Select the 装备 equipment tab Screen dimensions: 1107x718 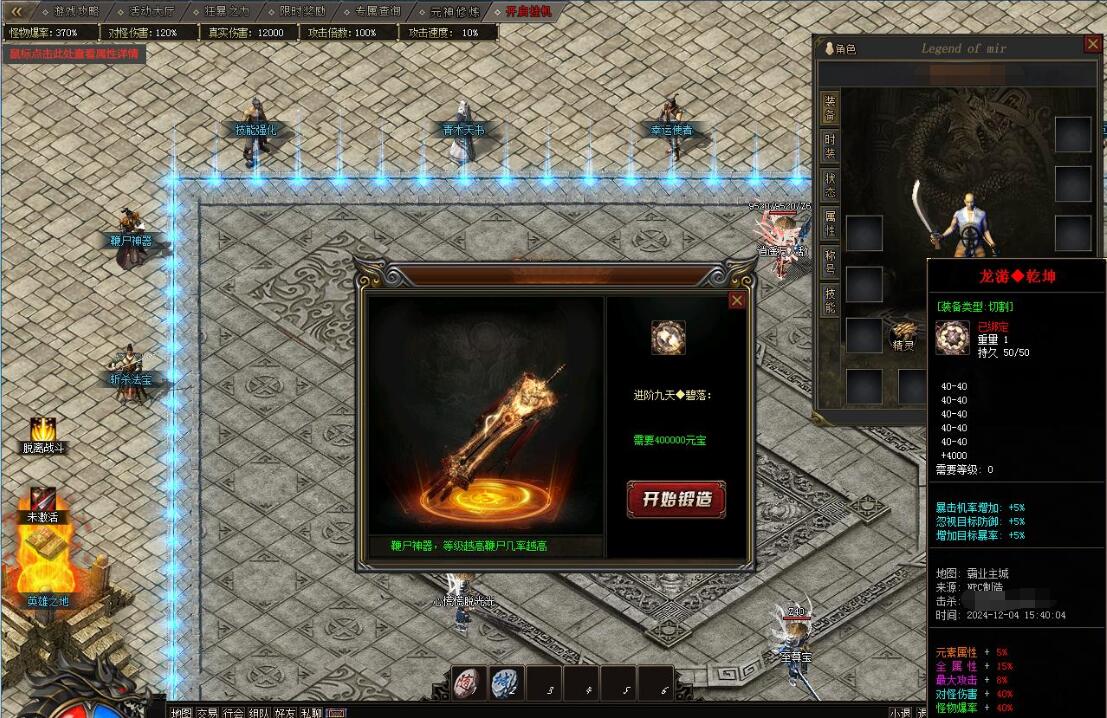pyautogui.click(x=830, y=108)
